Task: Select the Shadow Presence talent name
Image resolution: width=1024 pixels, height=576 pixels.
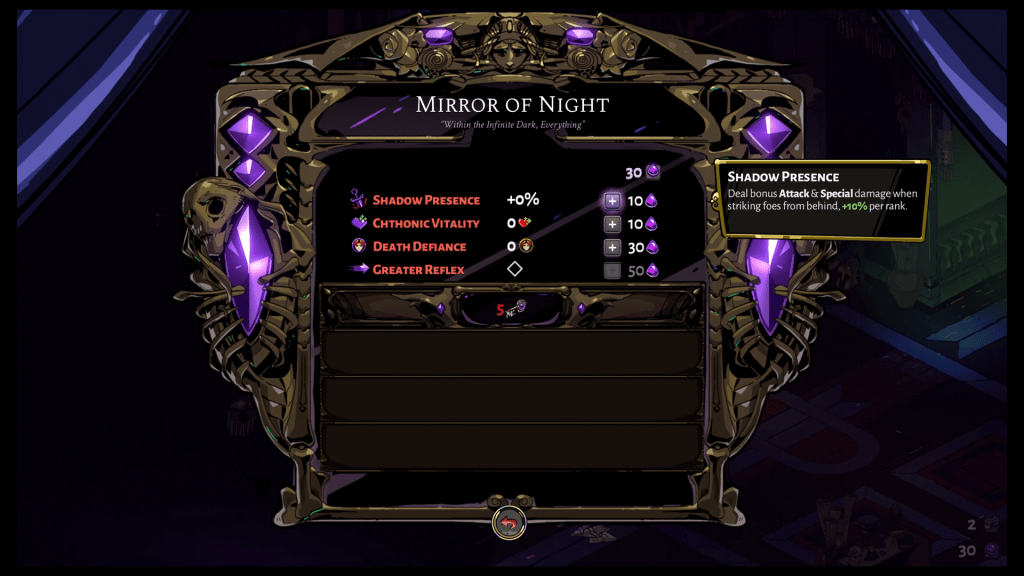Action: (x=426, y=200)
